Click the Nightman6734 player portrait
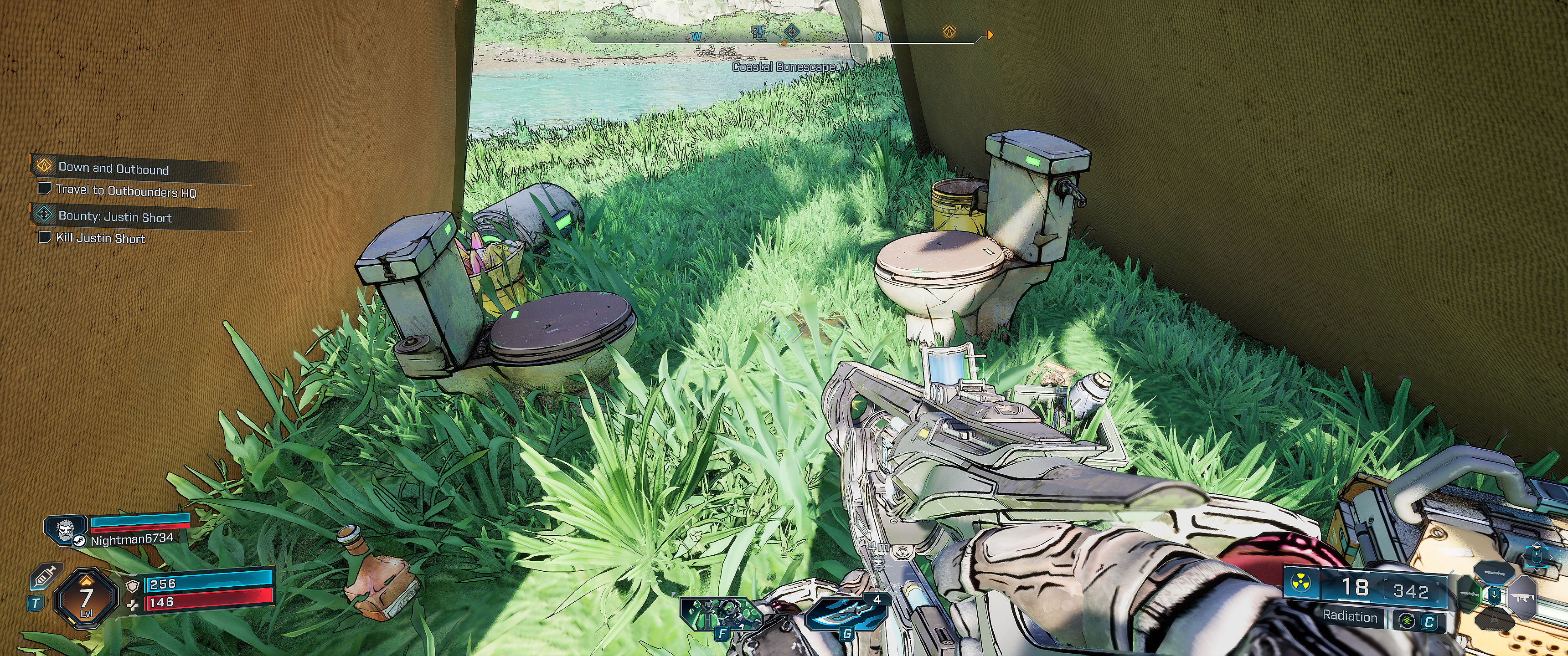 [65, 529]
